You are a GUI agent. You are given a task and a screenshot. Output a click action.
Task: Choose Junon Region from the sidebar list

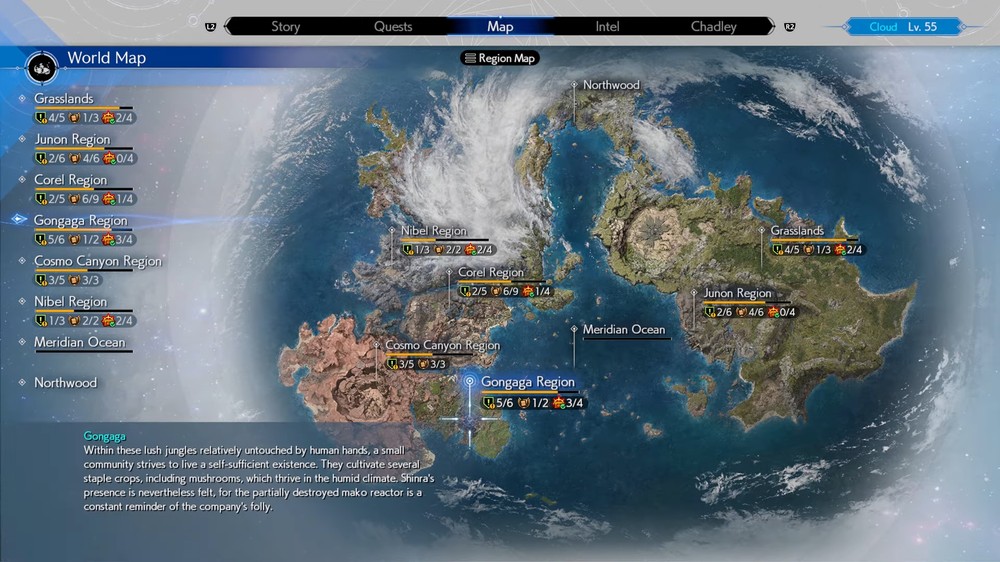[x=72, y=140]
